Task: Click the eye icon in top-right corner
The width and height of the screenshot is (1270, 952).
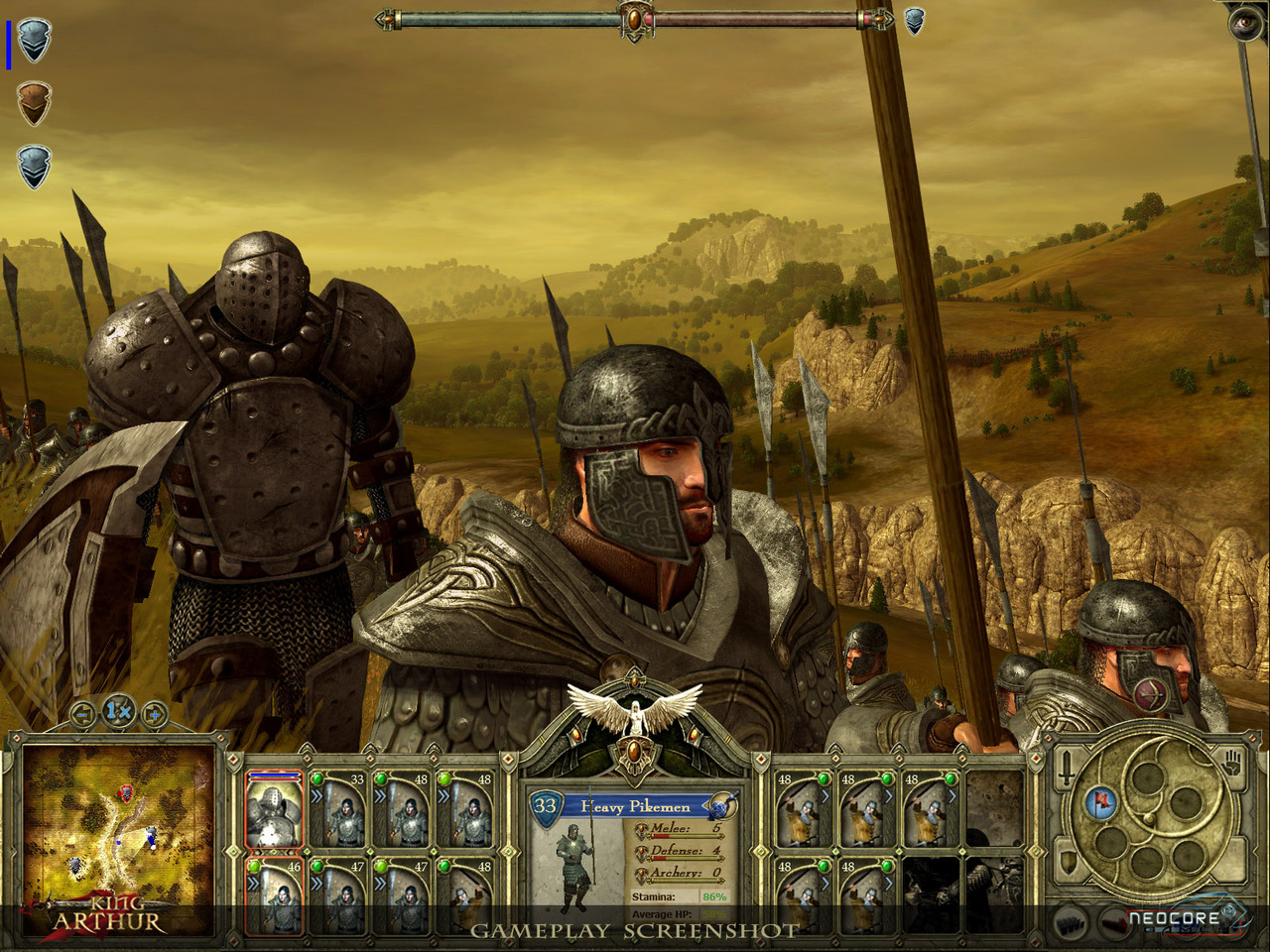Action: 1245,22
